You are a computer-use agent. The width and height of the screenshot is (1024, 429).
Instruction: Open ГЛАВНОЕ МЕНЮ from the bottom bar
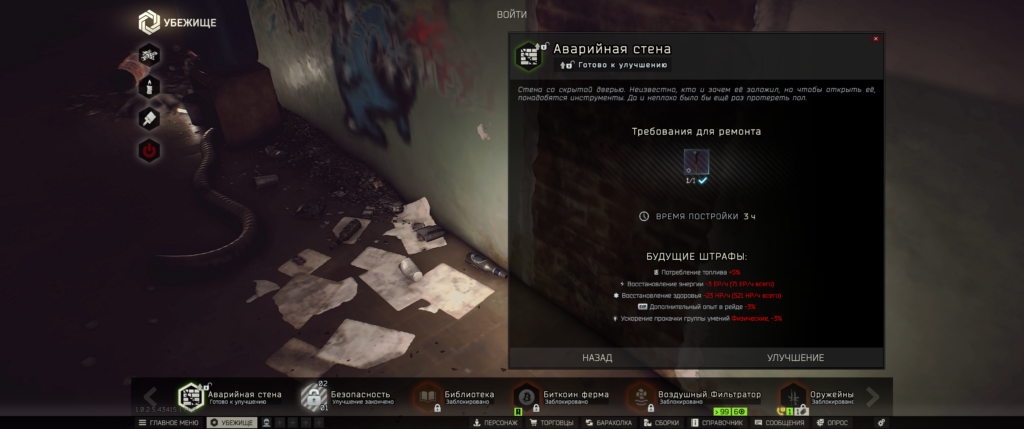coord(168,423)
